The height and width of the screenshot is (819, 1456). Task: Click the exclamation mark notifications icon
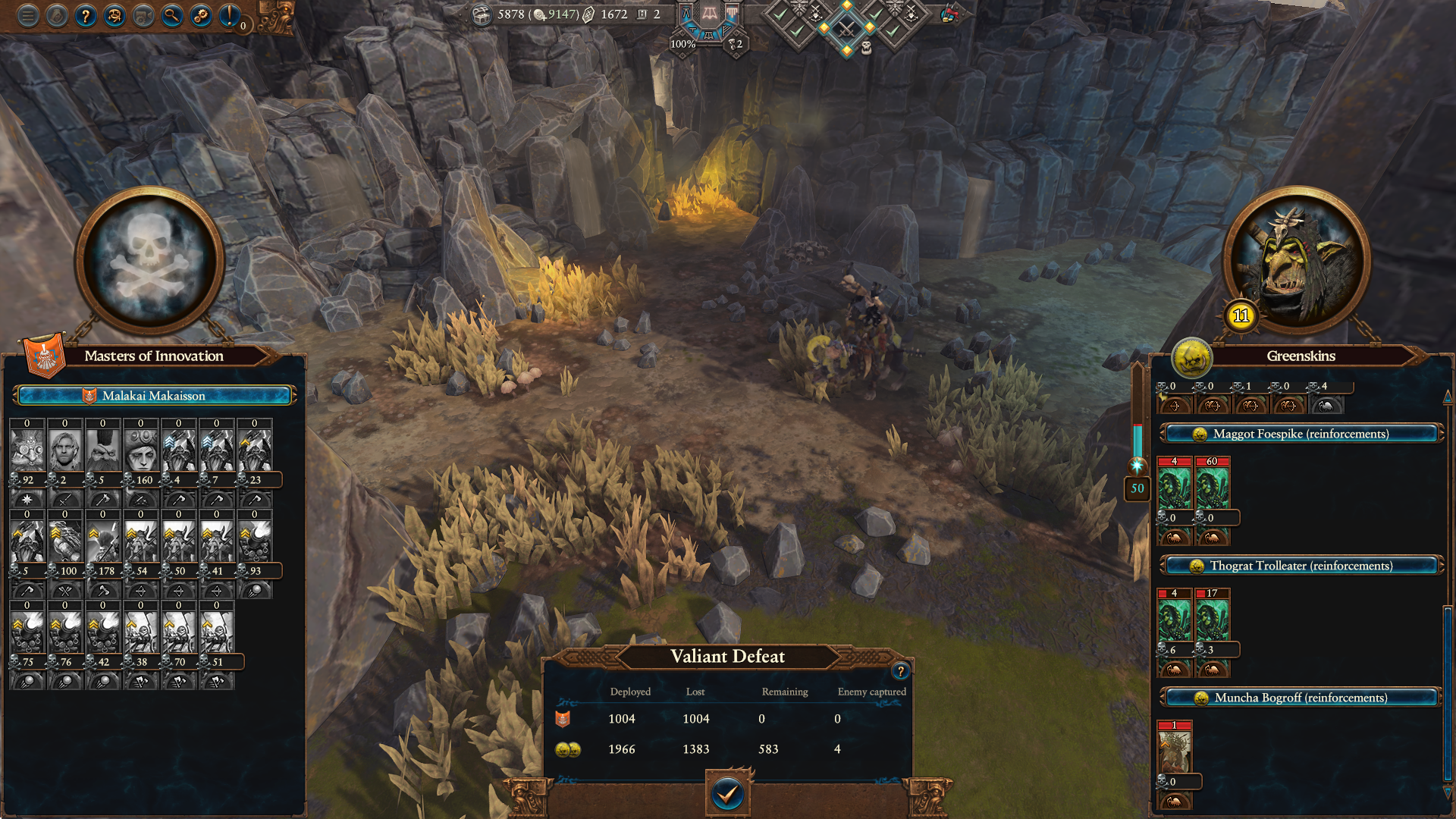pos(230,16)
